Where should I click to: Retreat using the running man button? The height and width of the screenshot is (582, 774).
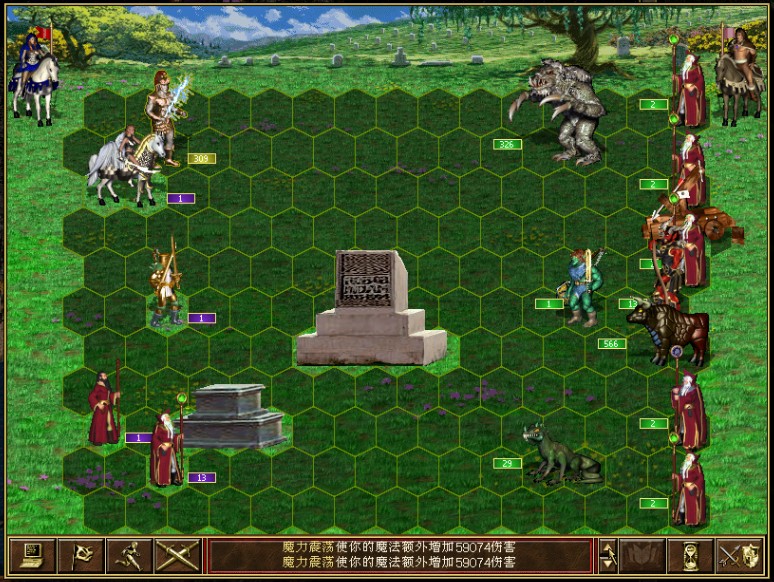[129, 555]
